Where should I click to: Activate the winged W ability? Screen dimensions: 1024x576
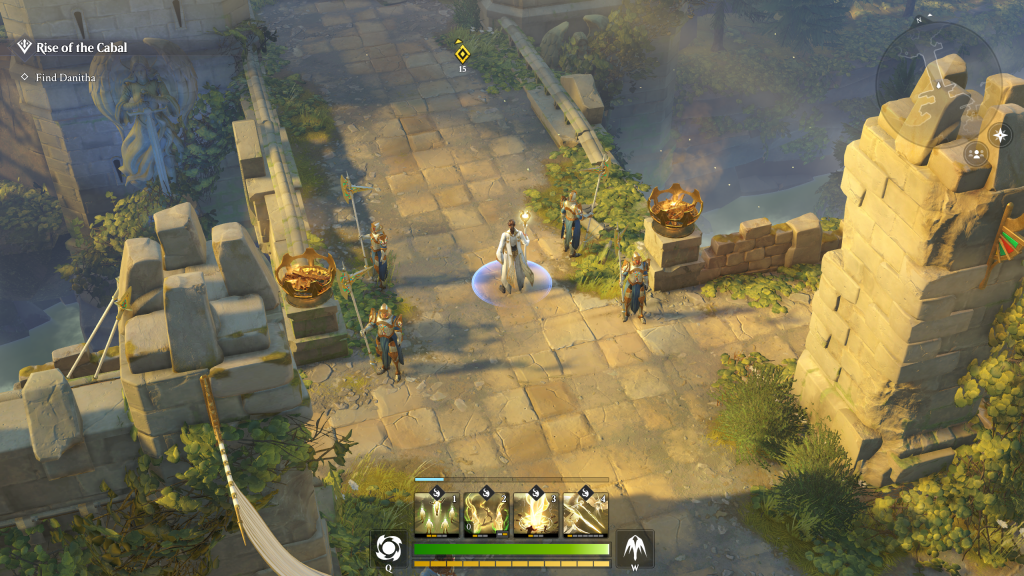pyautogui.click(x=634, y=549)
